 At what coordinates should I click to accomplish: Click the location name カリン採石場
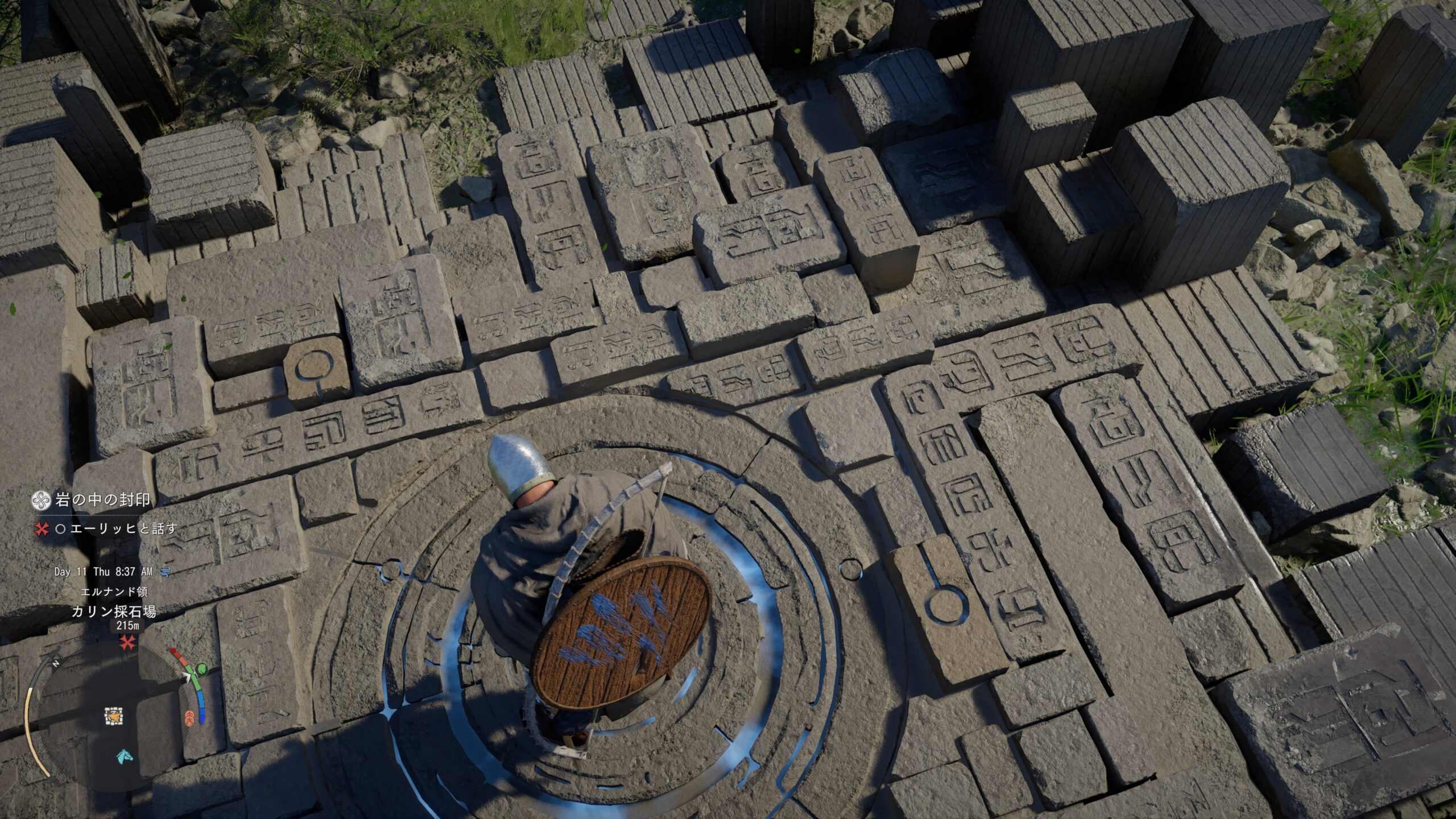(x=114, y=612)
